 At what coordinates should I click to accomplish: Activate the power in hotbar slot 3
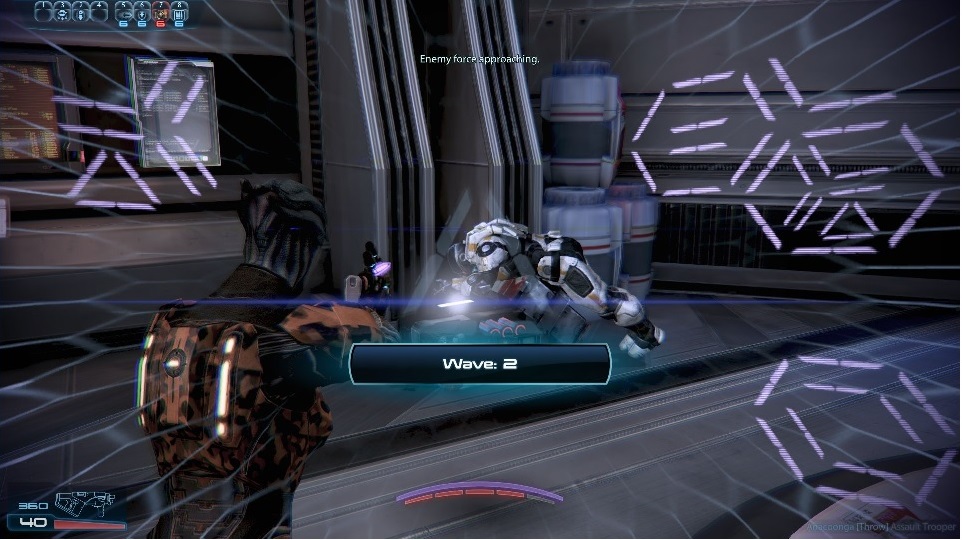coord(81,12)
